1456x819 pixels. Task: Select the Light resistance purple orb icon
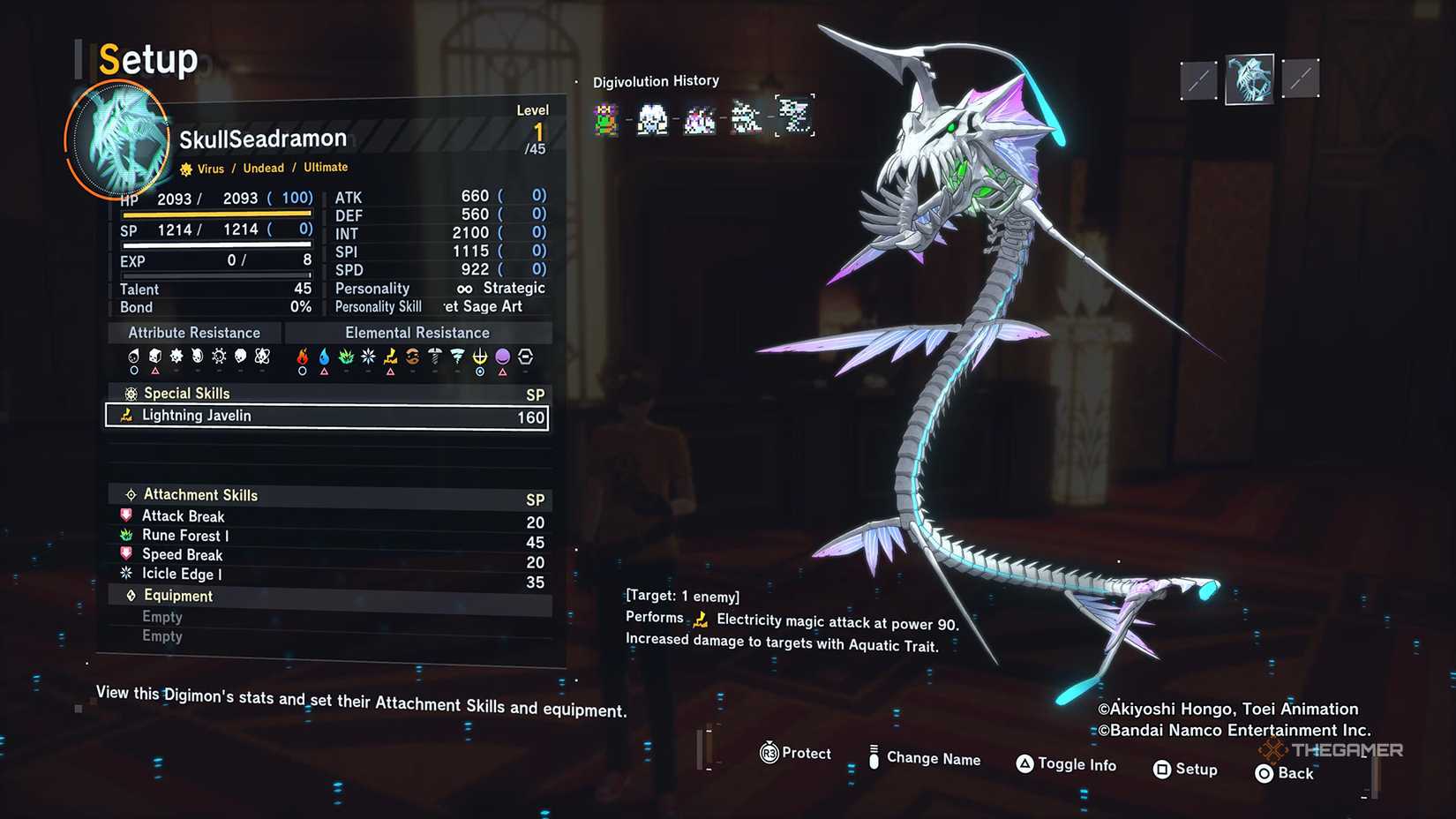[x=501, y=357]
